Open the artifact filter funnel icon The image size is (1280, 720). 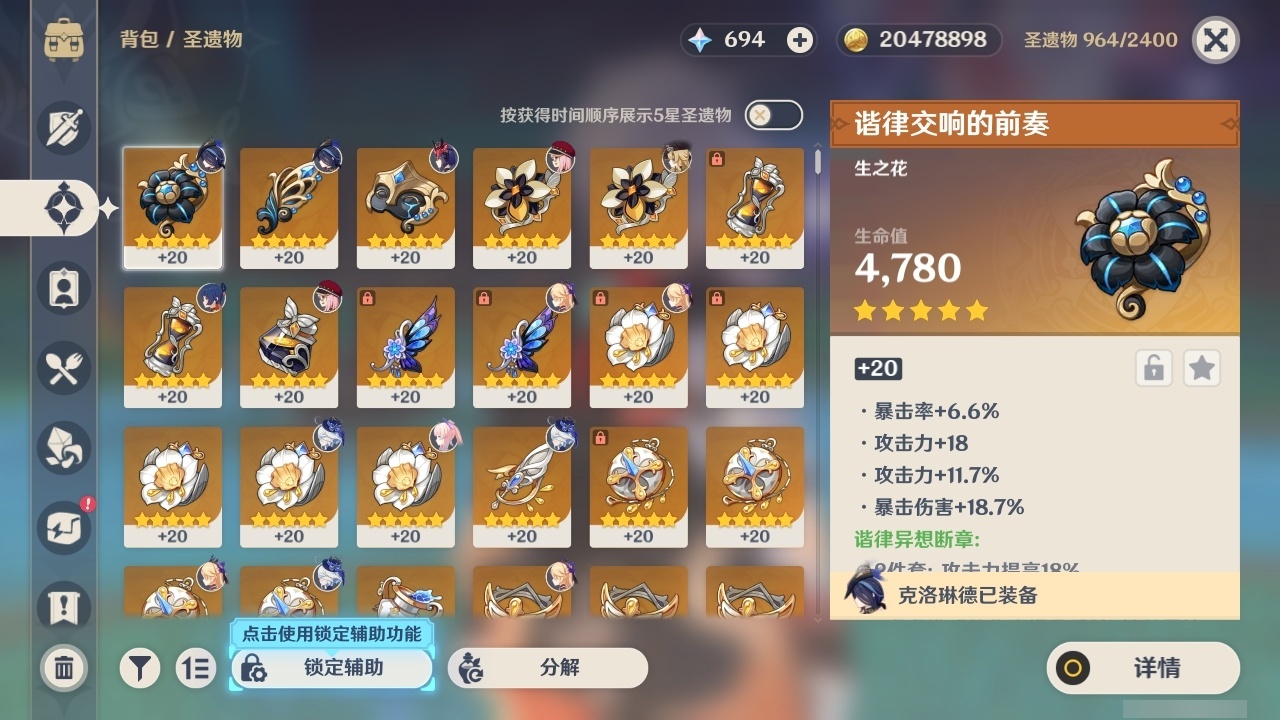(x=140, y=668)
